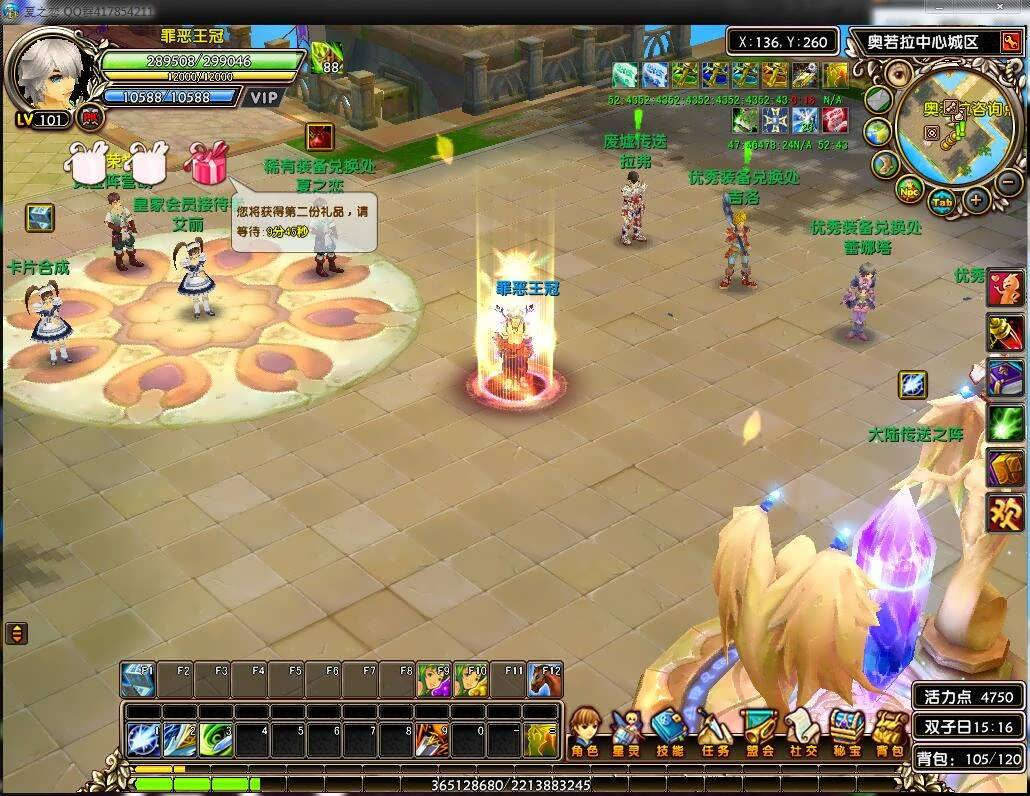Zoom in the minimap with the plus button

(x=976, y=199)
